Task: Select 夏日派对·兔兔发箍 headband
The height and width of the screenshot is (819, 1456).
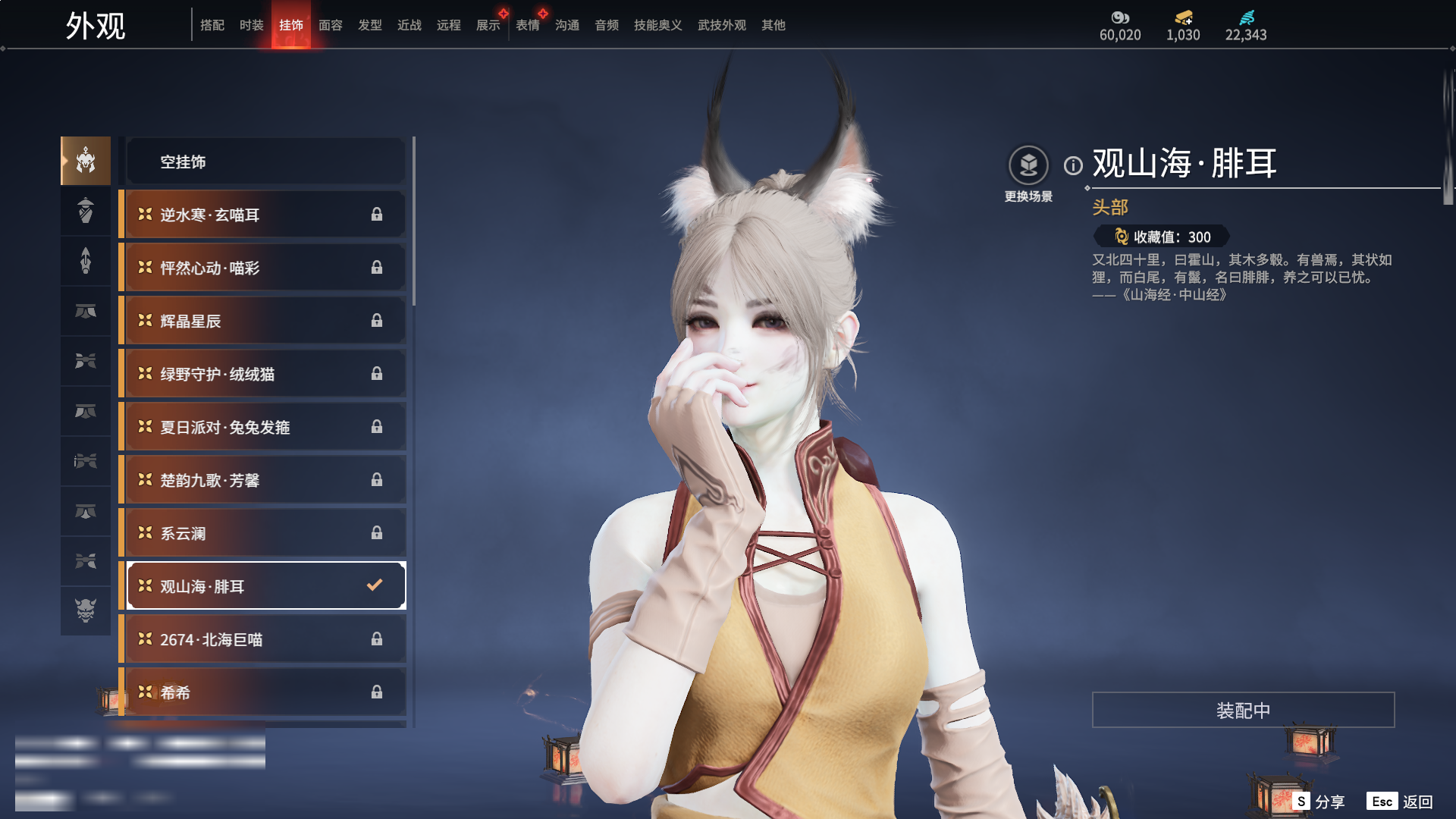Action: pos(265,427)
